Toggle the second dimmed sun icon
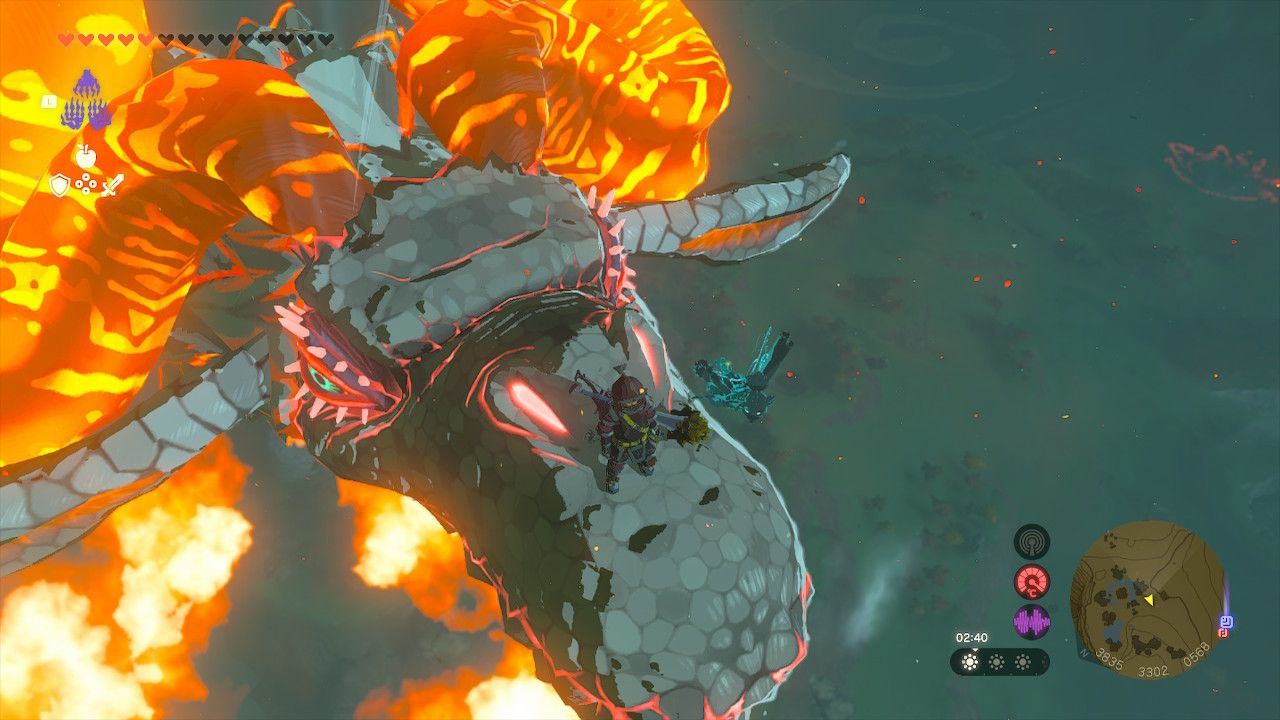This screenshot has height=720, width=1280. pyautogui.click(x=996, y=661)
